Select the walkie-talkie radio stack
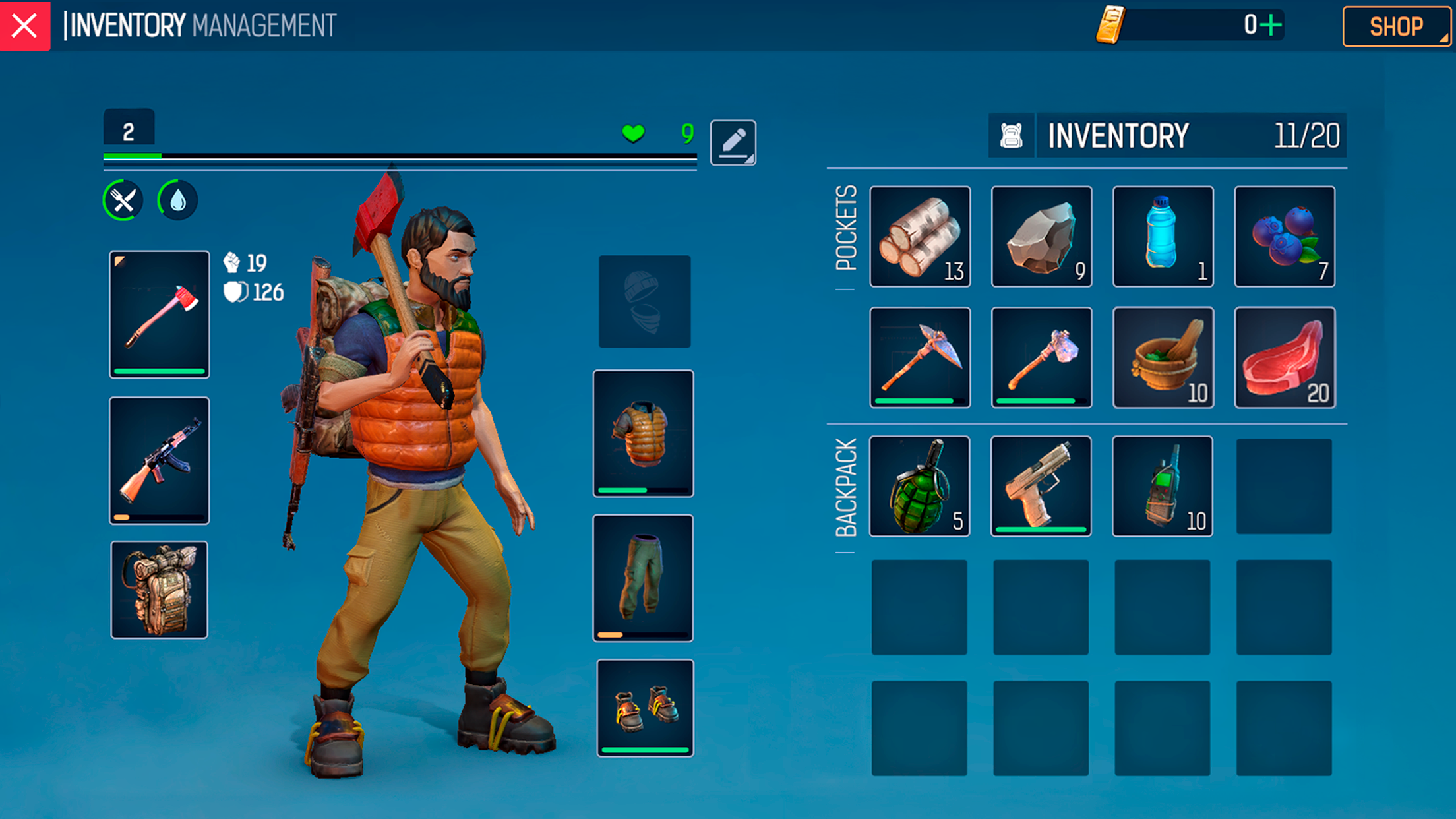This screenshot has width=1456, height=819. 1163,486
